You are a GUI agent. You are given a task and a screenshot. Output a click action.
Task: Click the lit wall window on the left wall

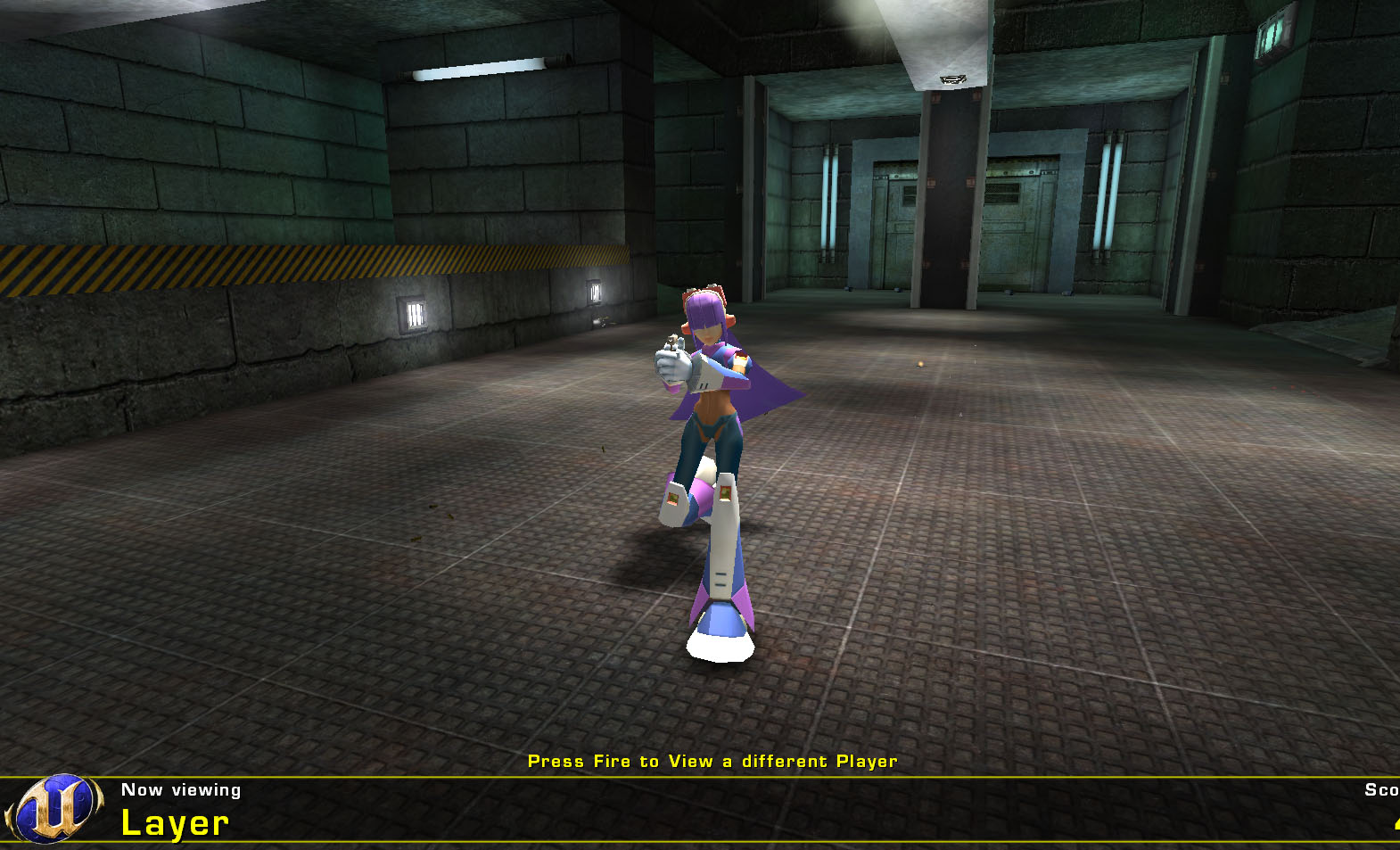pyautogui.click(x=417, y=314)
